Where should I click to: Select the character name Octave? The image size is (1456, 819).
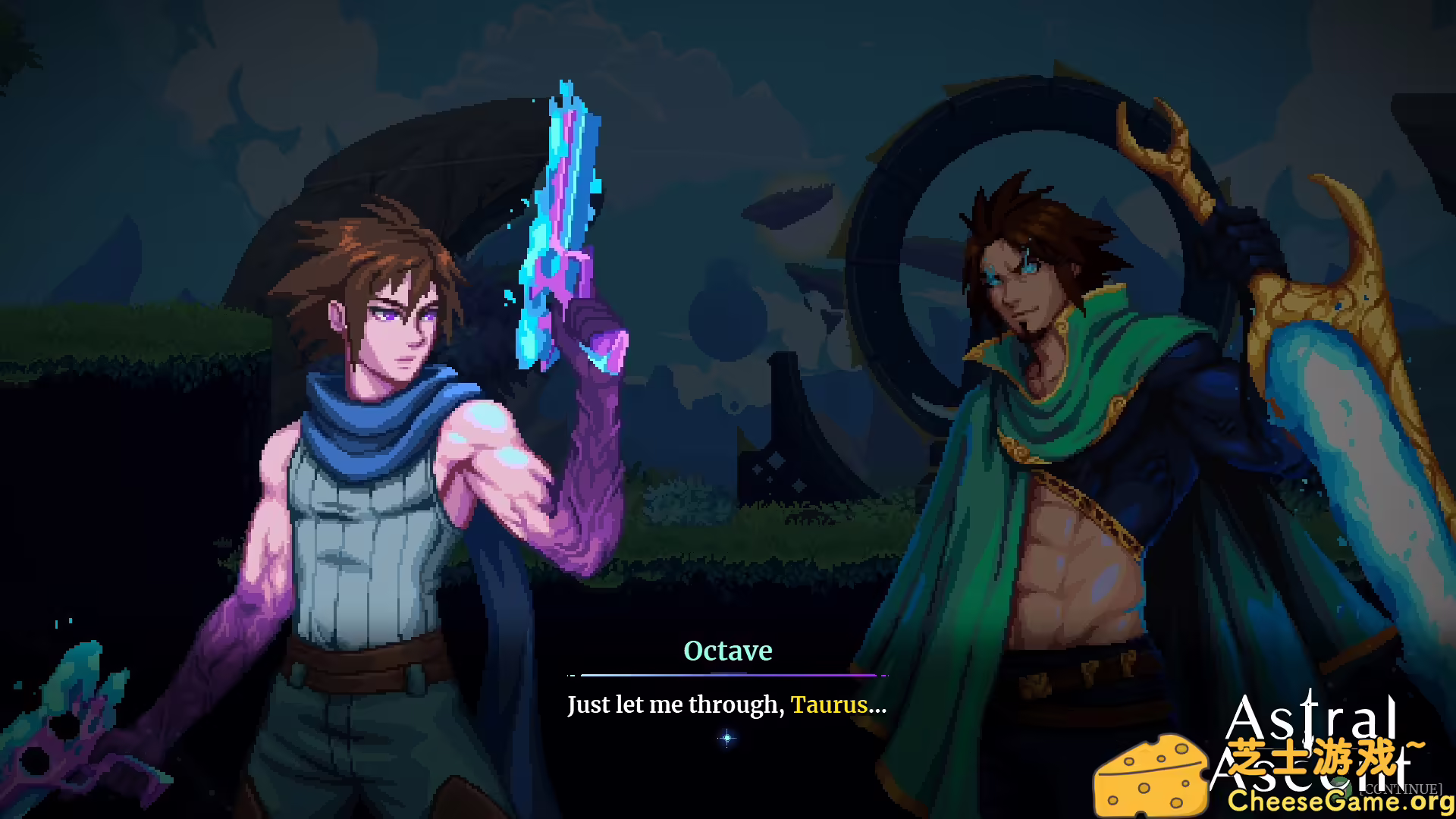728,650
